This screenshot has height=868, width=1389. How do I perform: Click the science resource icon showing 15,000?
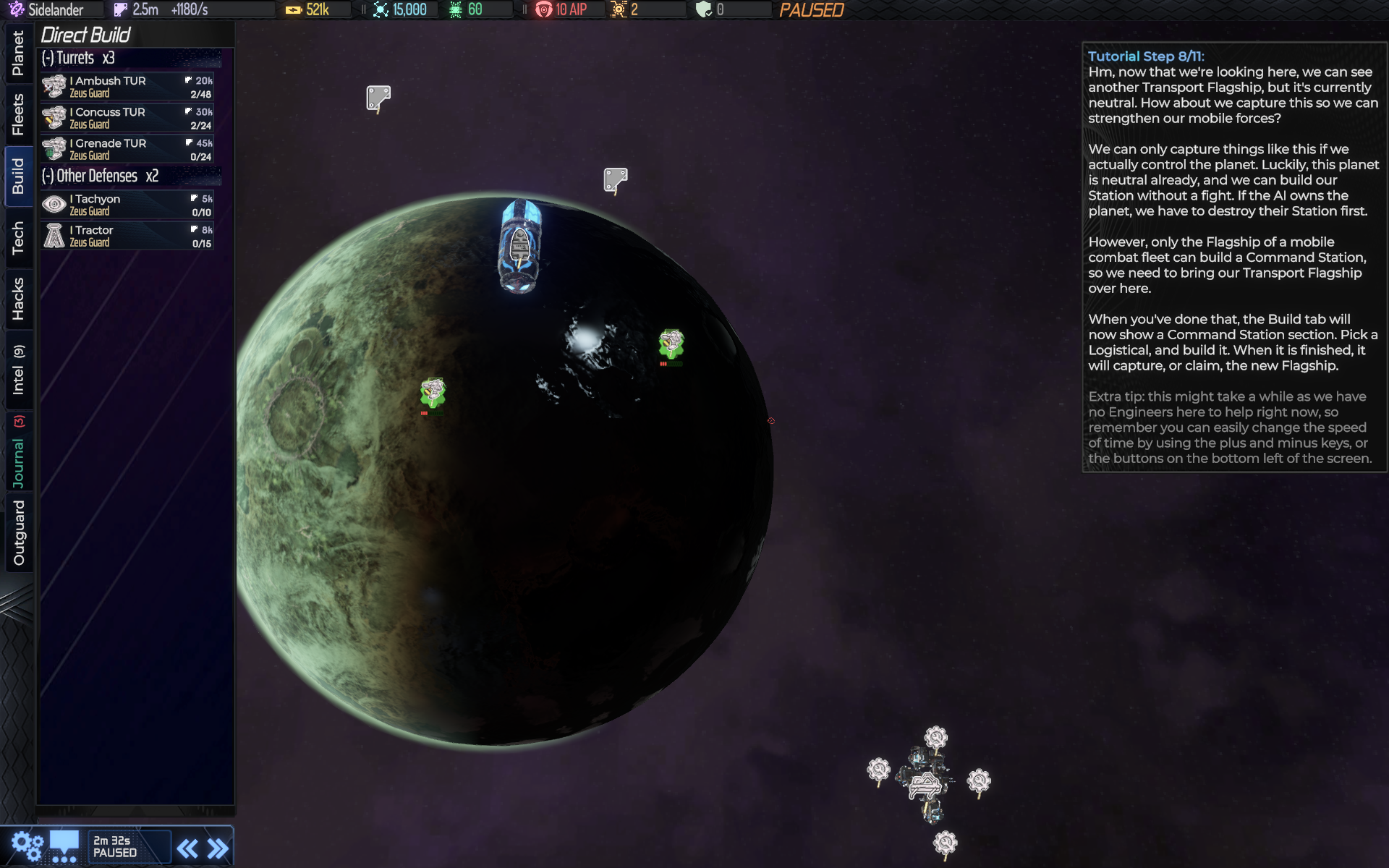point(381,9)
